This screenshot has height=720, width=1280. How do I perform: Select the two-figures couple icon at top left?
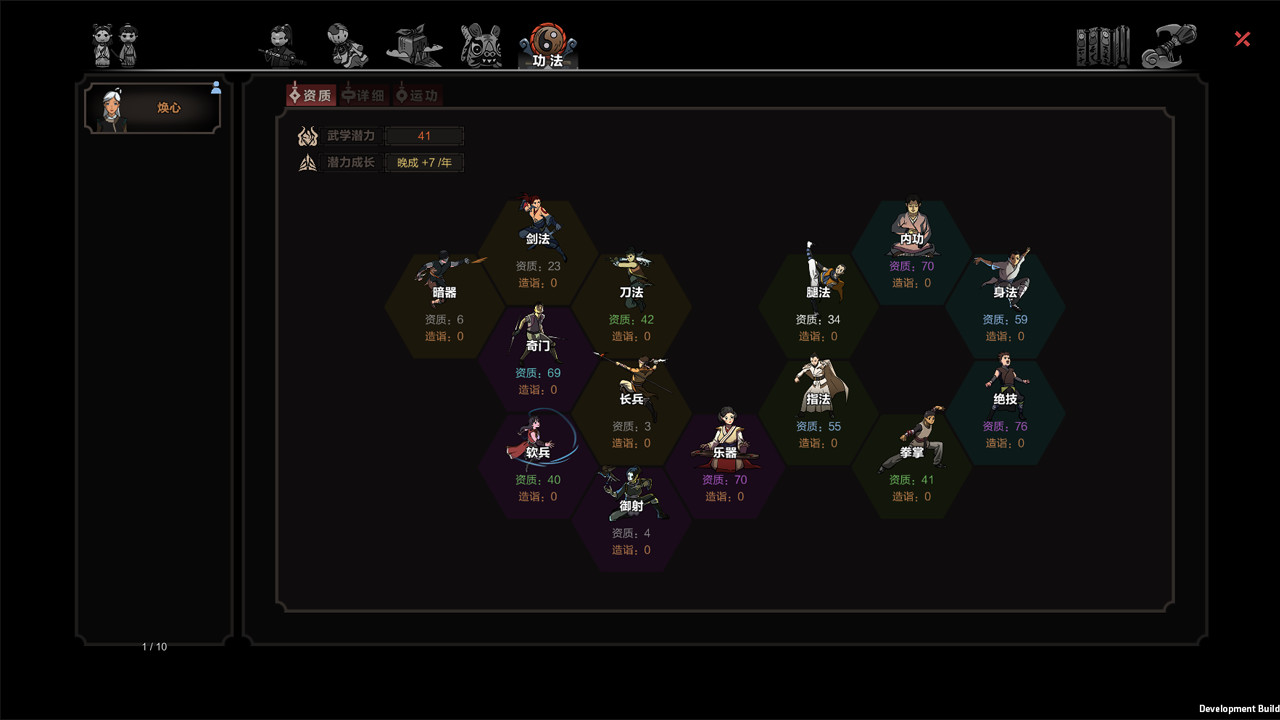pyautogui.click(x=114, y=40)
